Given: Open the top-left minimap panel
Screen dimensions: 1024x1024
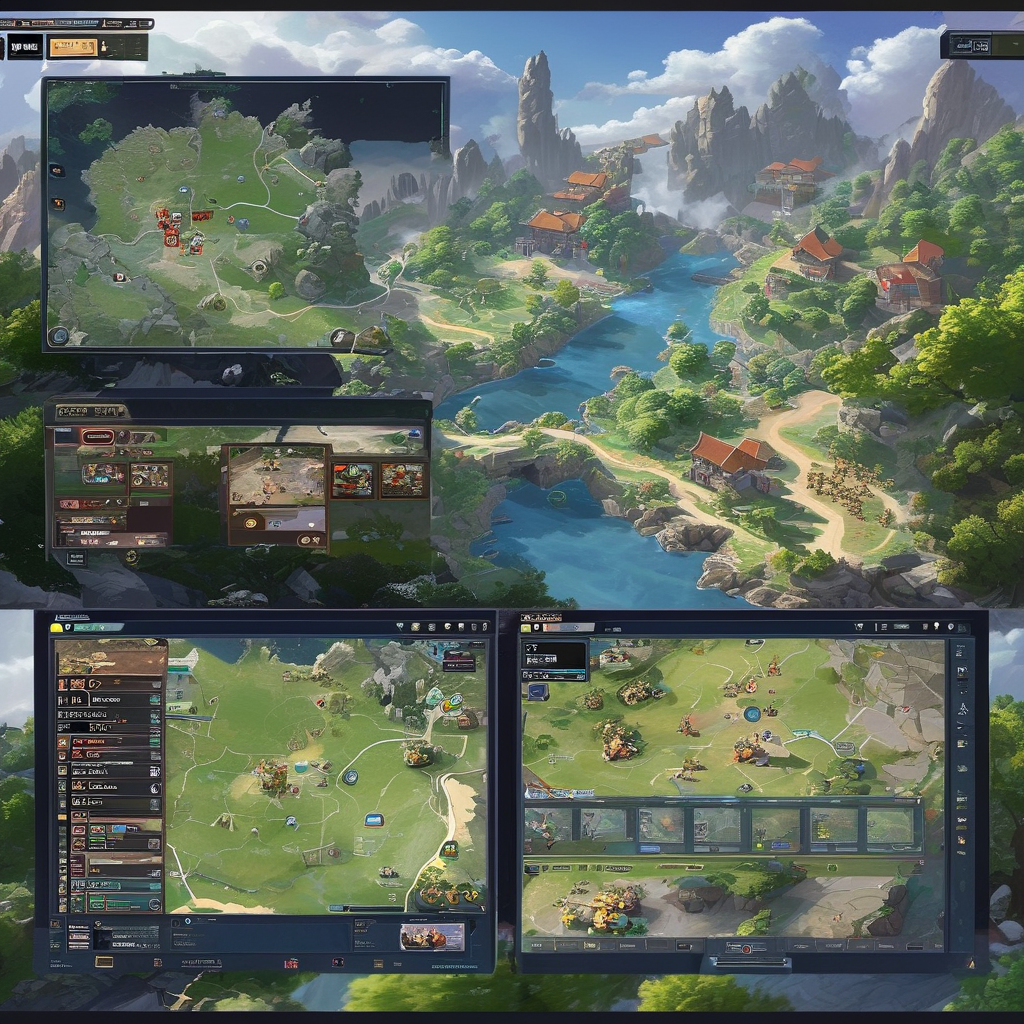Looking at the screenshot, I should 245,214.
